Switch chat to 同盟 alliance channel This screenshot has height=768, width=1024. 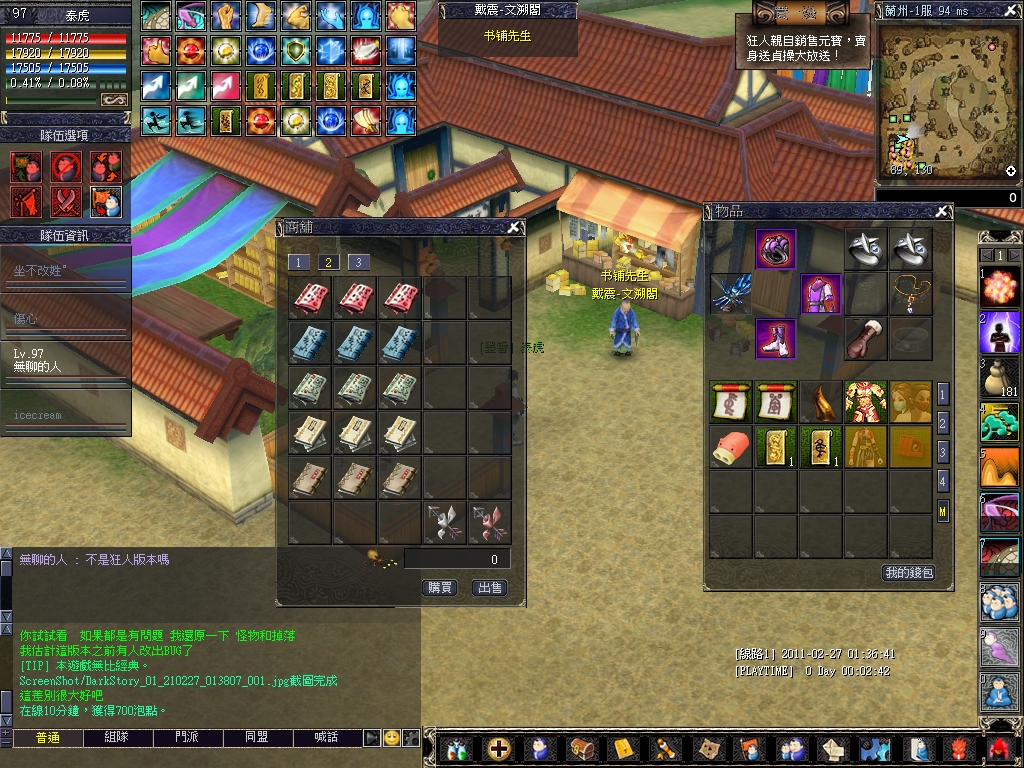click(256, 737)
